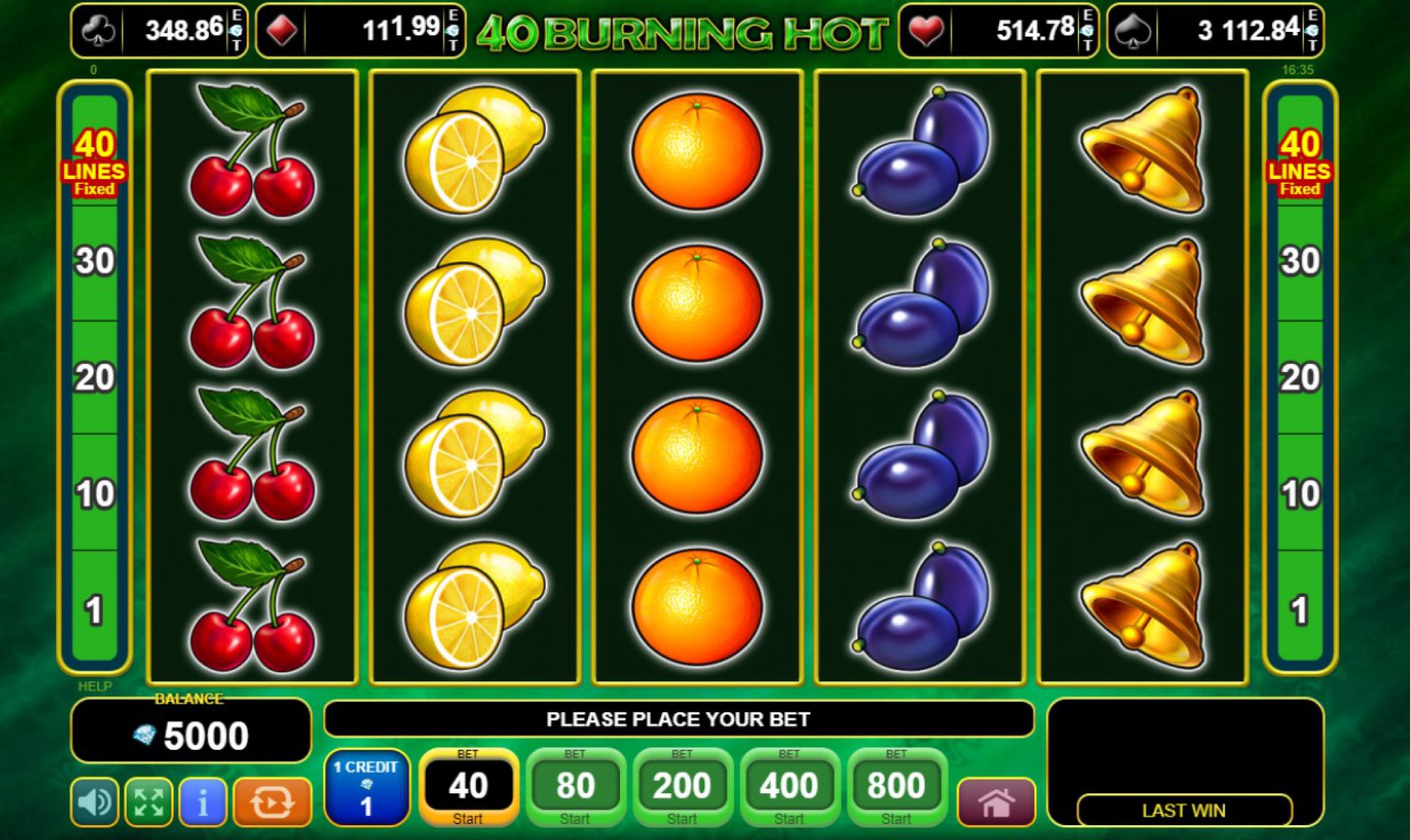View the diamonds jackpot panel

tap(360, 30)
